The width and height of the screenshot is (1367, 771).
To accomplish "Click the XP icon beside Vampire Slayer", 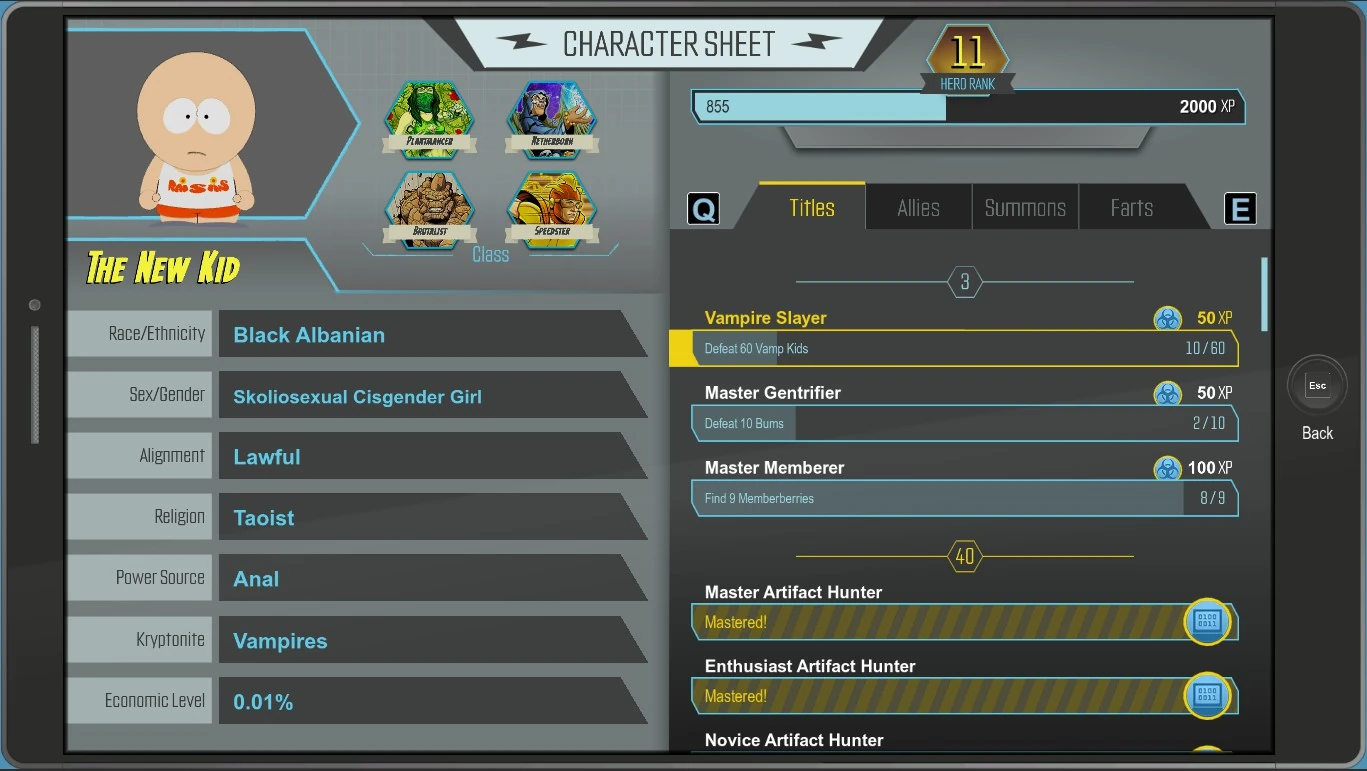I will (1167, 317).
